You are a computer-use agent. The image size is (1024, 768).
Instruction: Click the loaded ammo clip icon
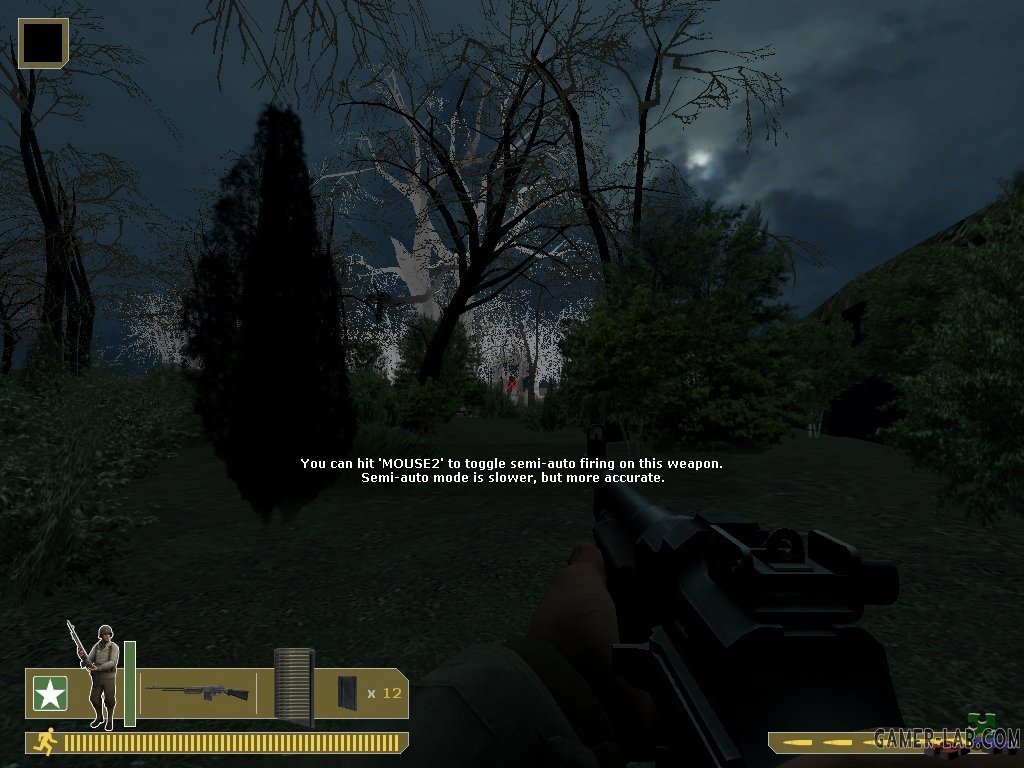click(x=294, y=684)
